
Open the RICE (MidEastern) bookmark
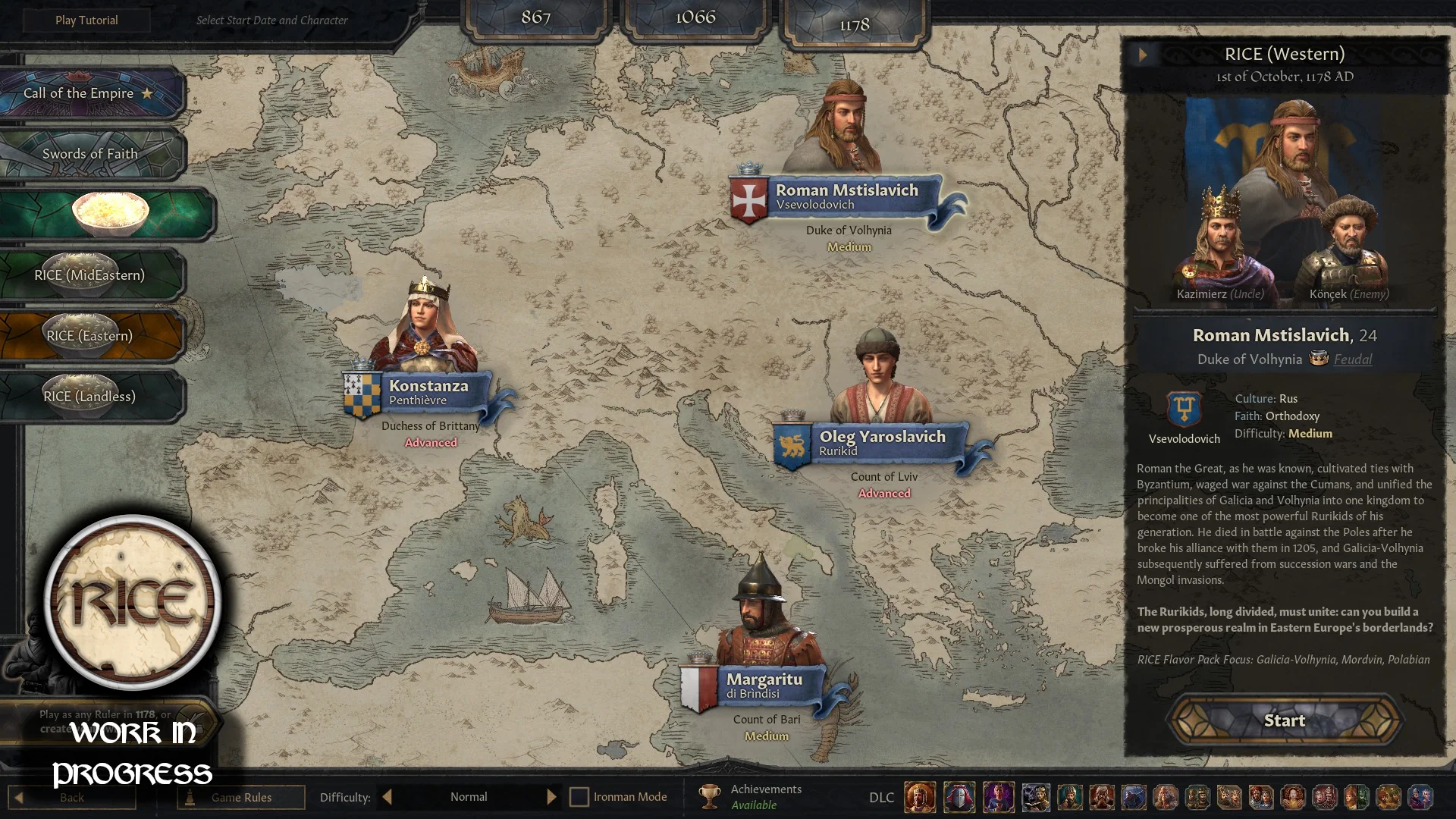89,275
